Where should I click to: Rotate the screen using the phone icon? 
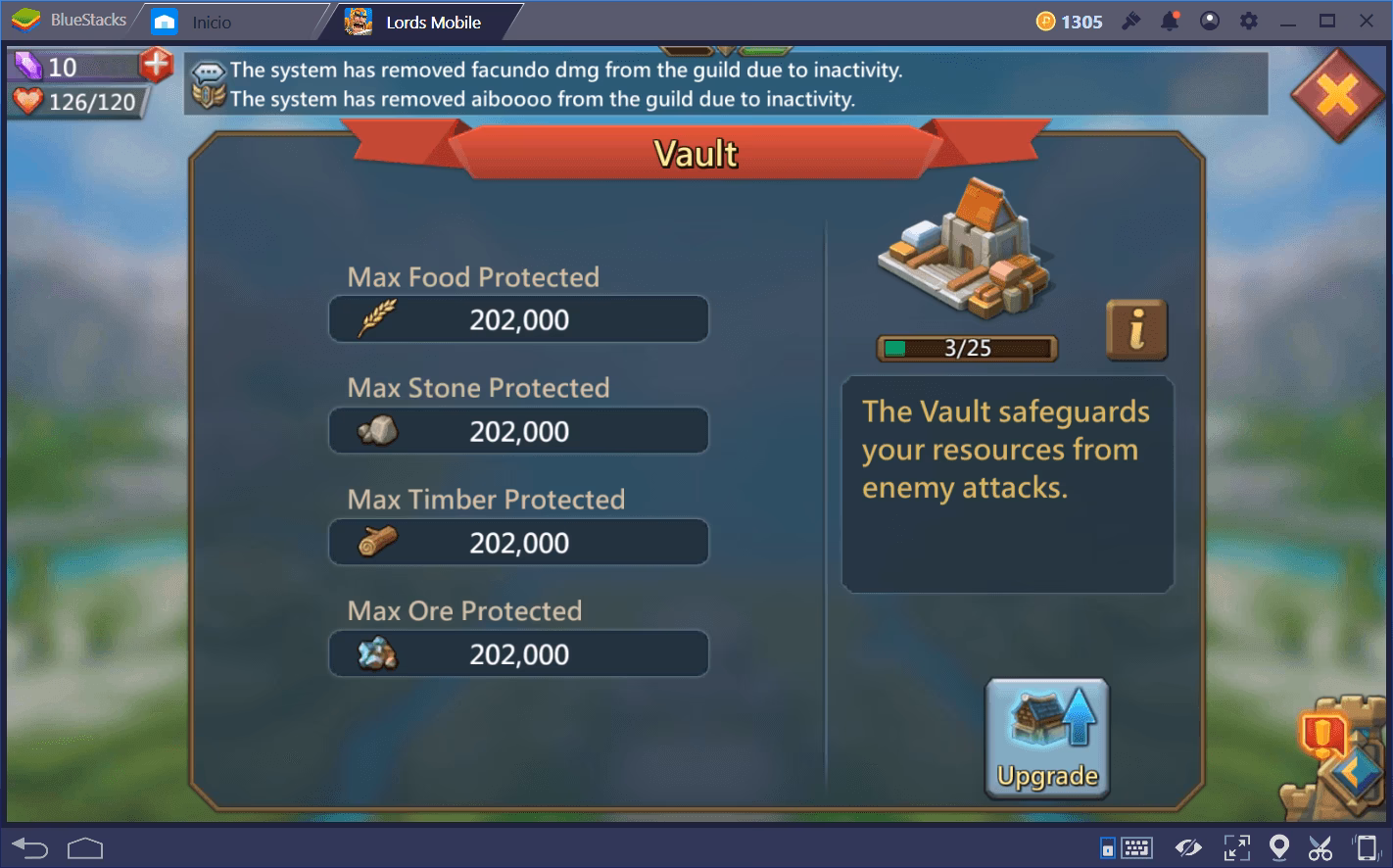[x=1366, y=845]
